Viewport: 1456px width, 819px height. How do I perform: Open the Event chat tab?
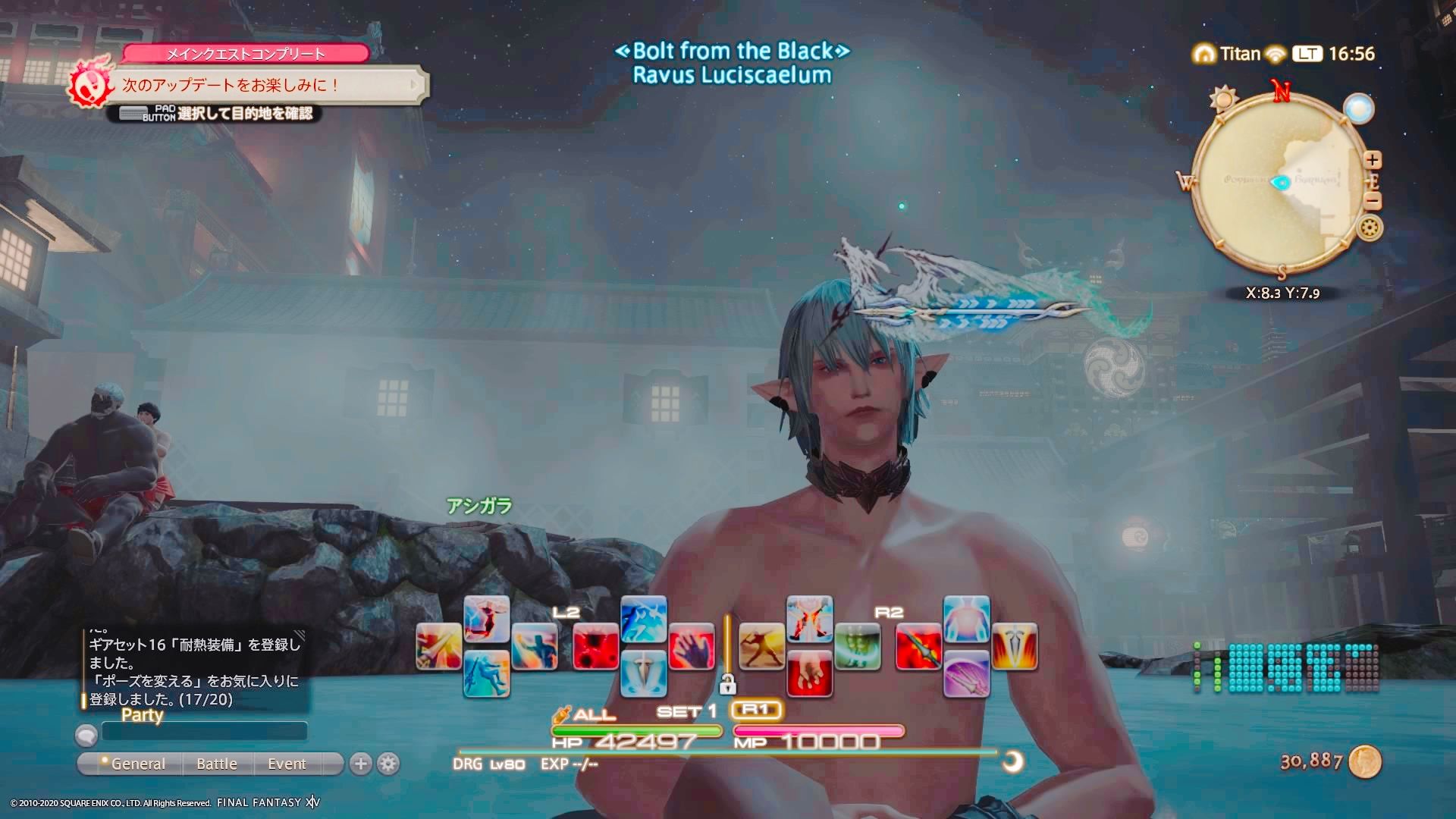287,764
